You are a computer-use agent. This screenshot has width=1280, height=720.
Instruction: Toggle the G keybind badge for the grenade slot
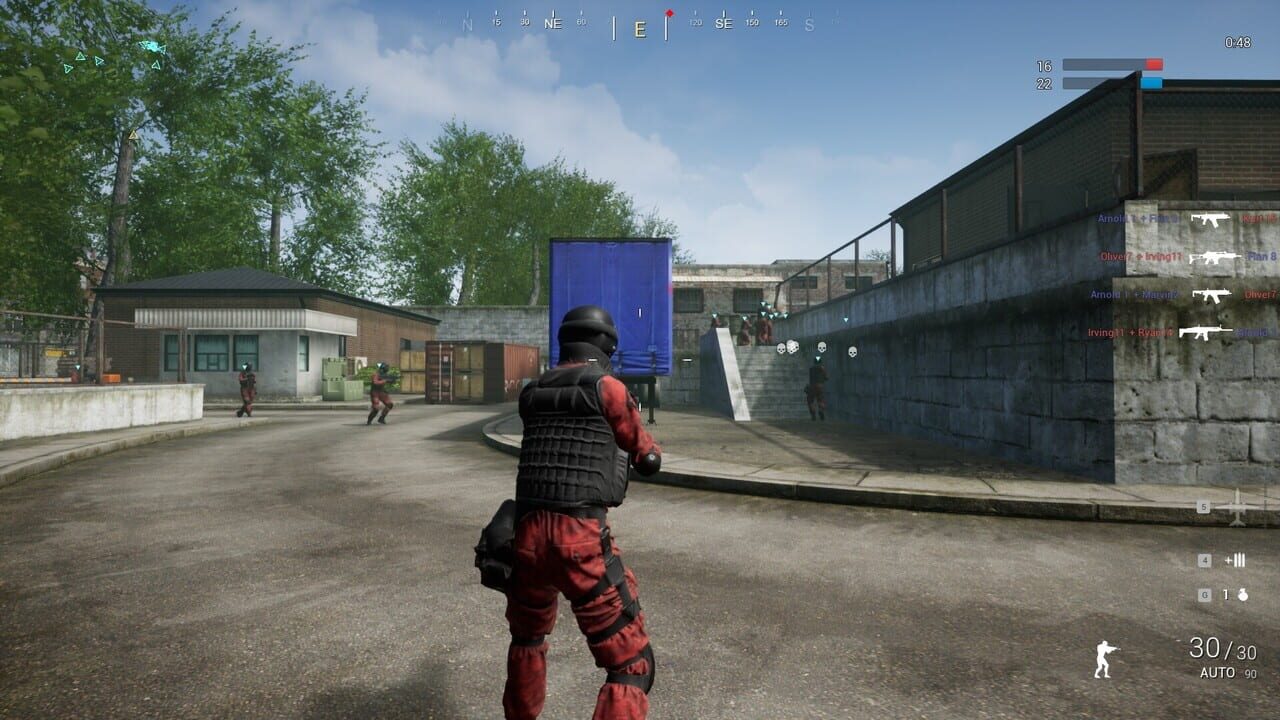click(1205, 596)
